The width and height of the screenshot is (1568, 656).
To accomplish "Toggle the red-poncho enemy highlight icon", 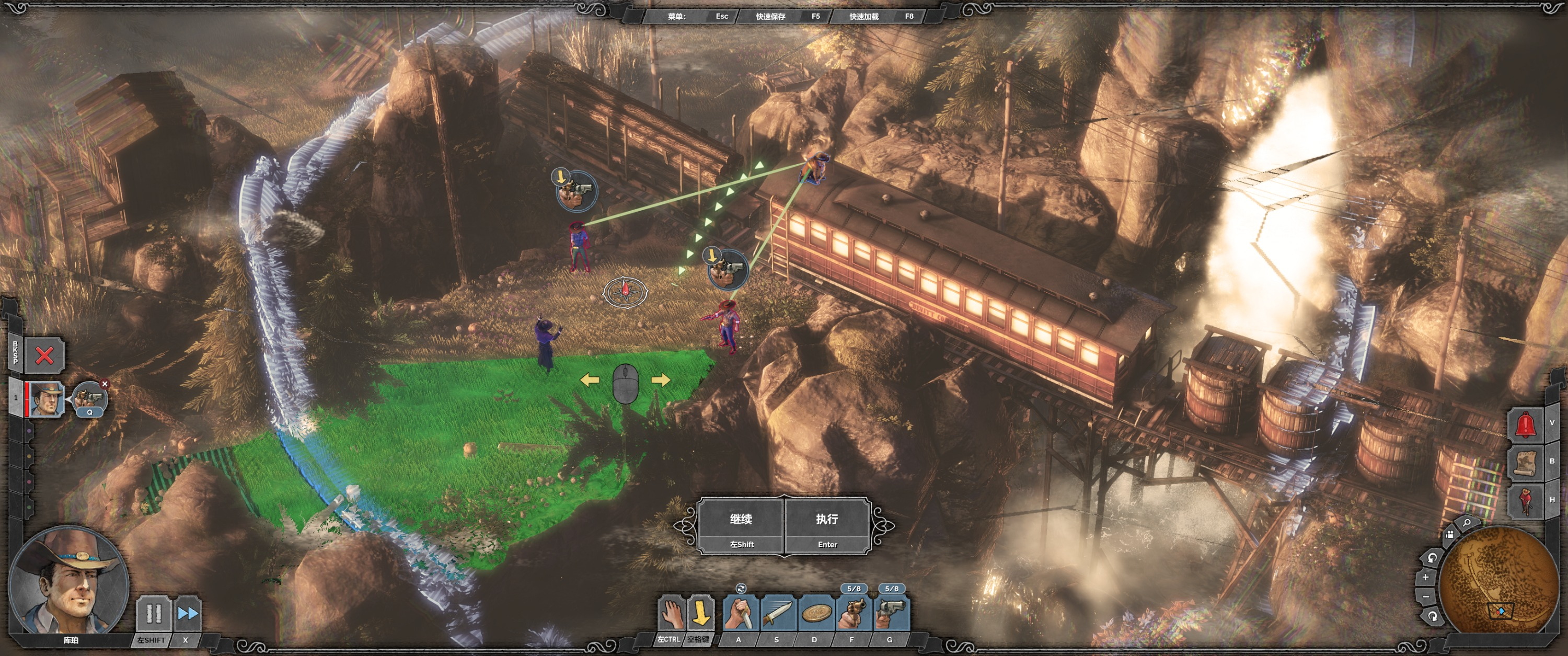I will tap(1525, 501).
